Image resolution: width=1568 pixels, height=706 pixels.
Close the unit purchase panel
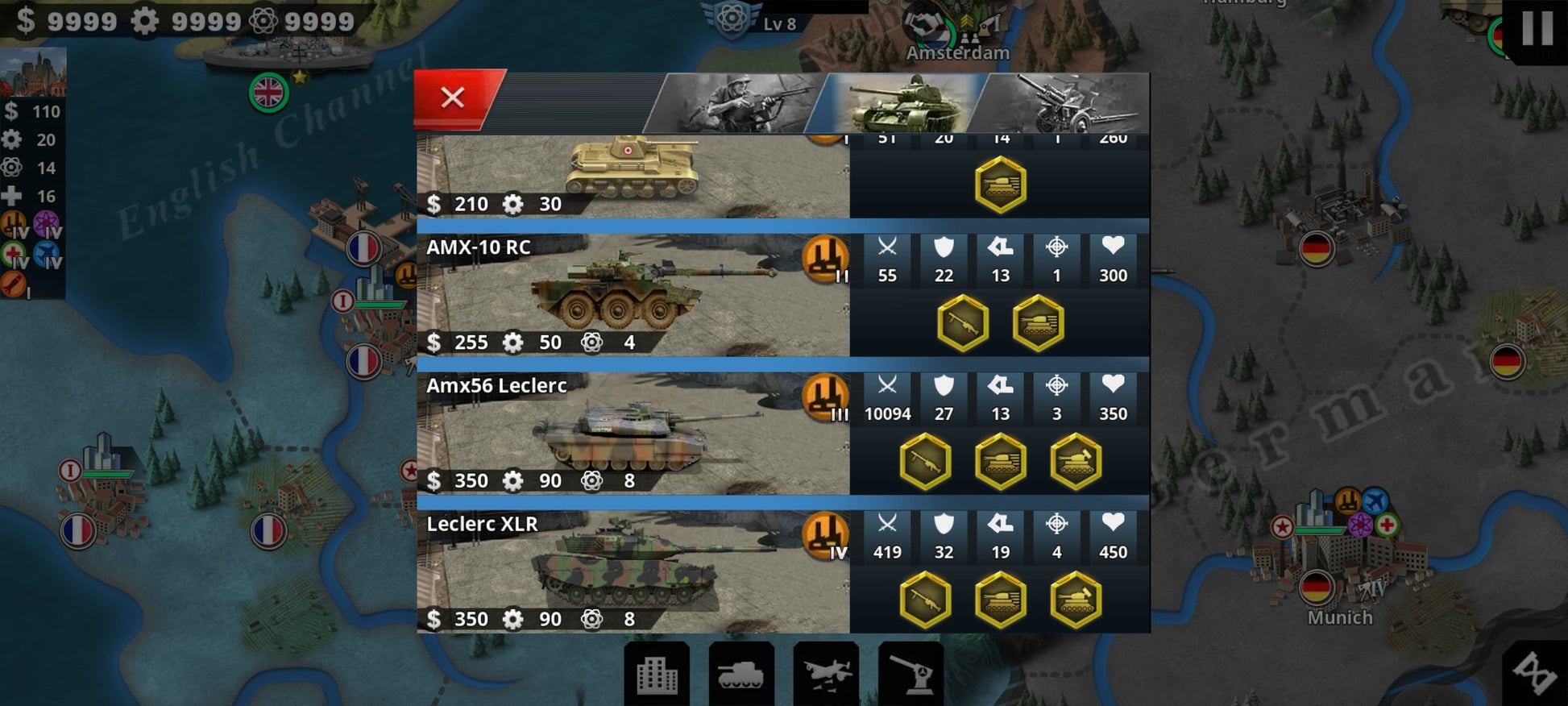[453, 98]
